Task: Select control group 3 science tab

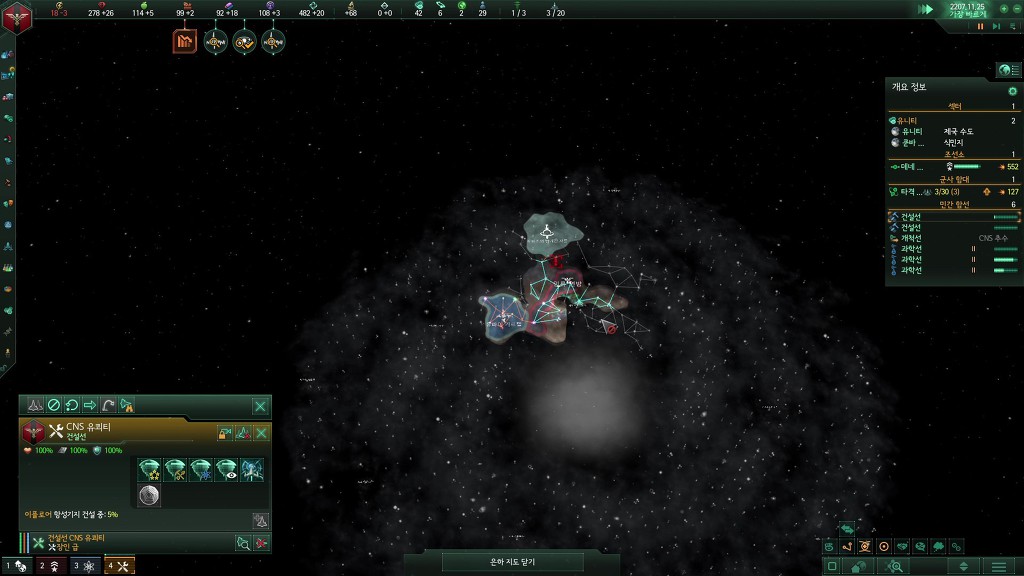Action: point(85,566)
